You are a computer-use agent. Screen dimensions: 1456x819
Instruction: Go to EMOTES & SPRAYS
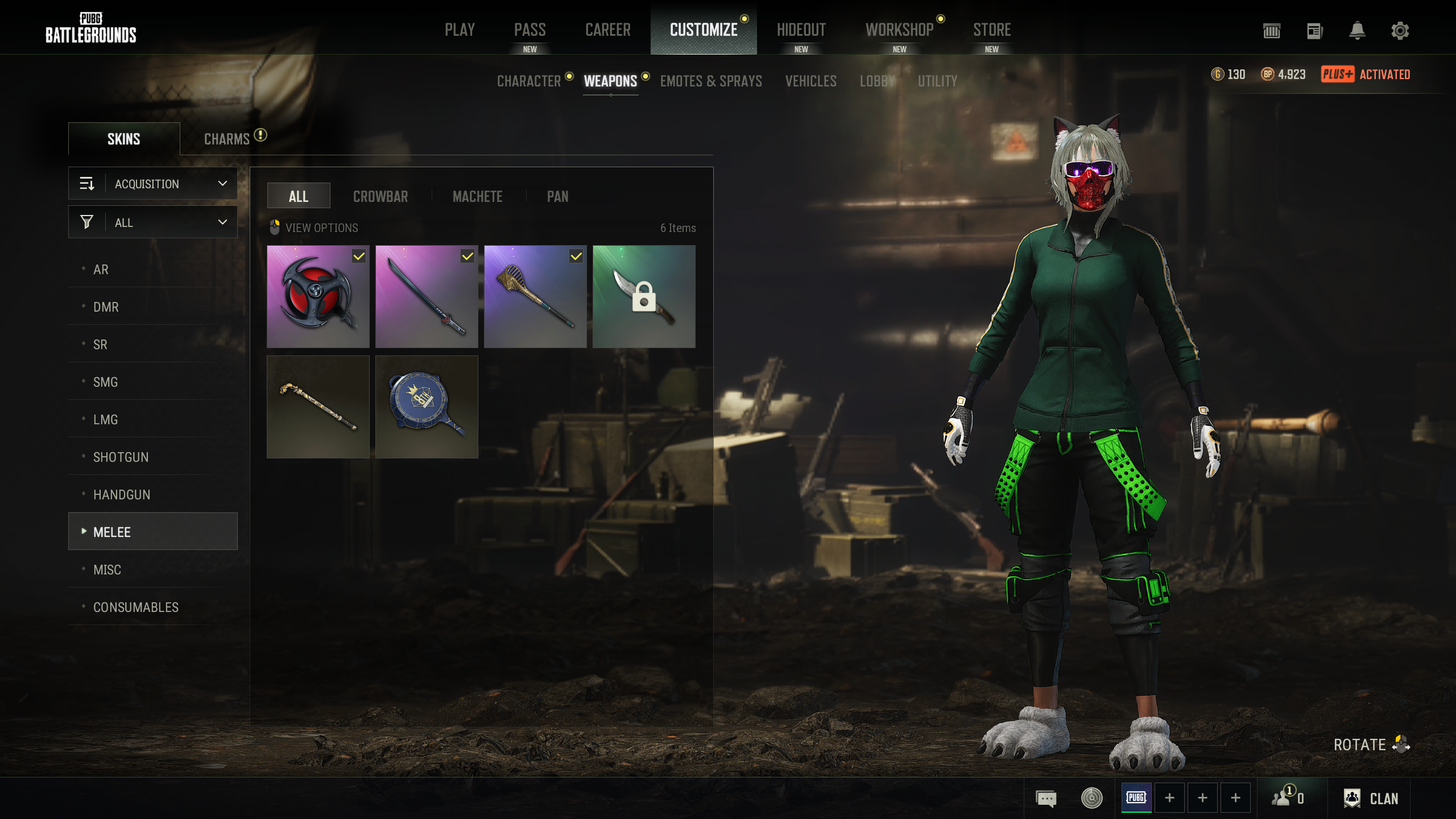tap(711, 81)
